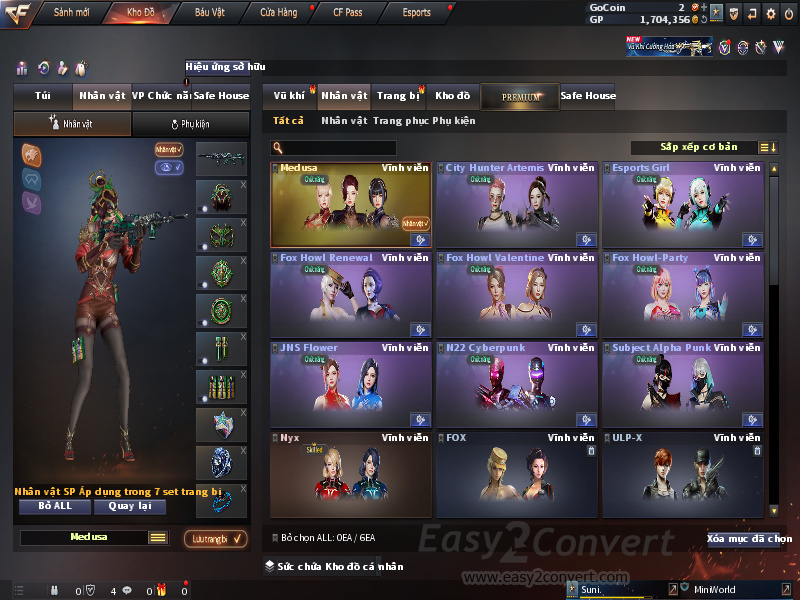
Task: Choose the Medusa character card
Action: (x=351, y=205)
